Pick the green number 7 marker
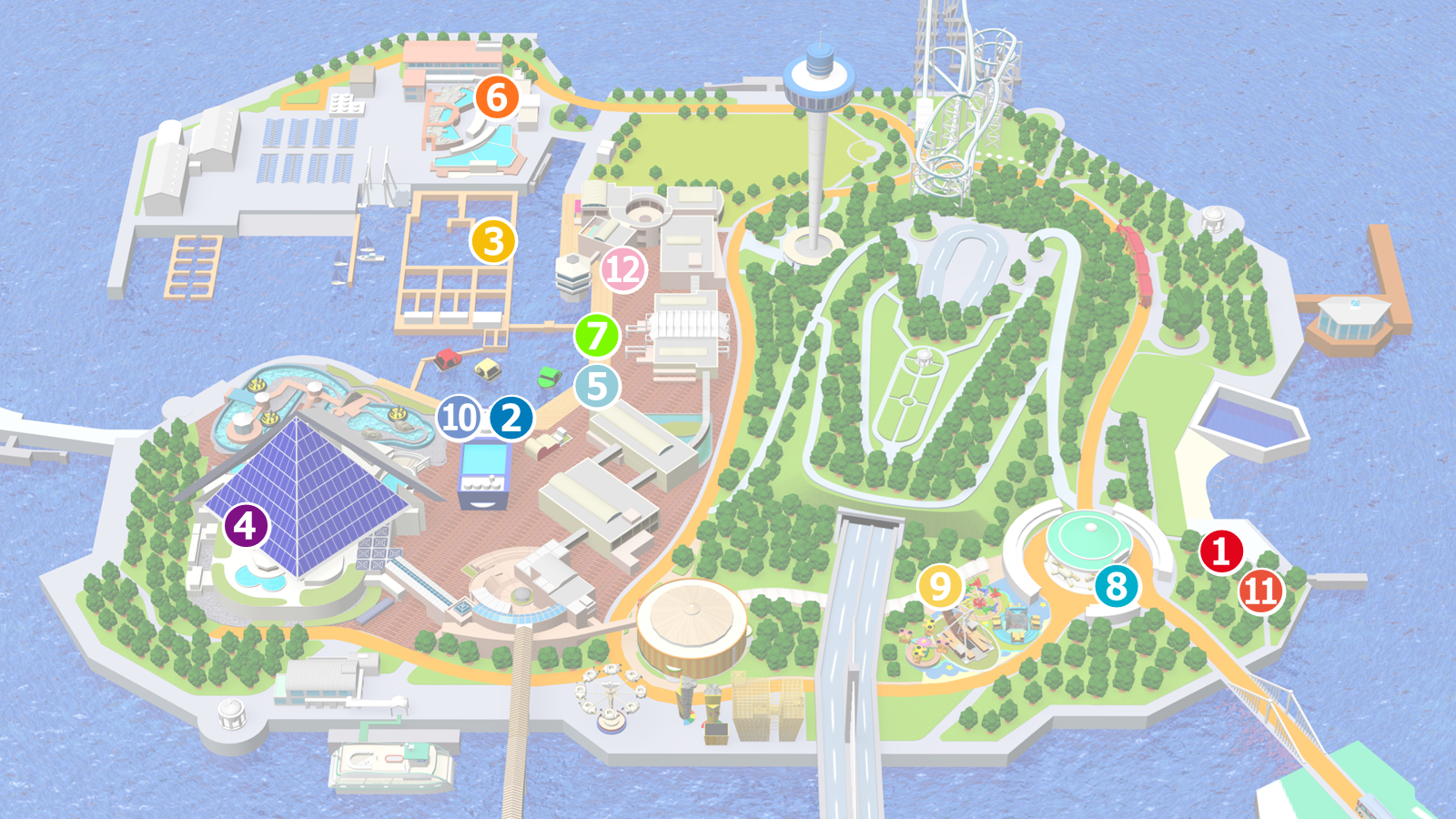Screen dimensions: 1456x819 coord(597,336)
